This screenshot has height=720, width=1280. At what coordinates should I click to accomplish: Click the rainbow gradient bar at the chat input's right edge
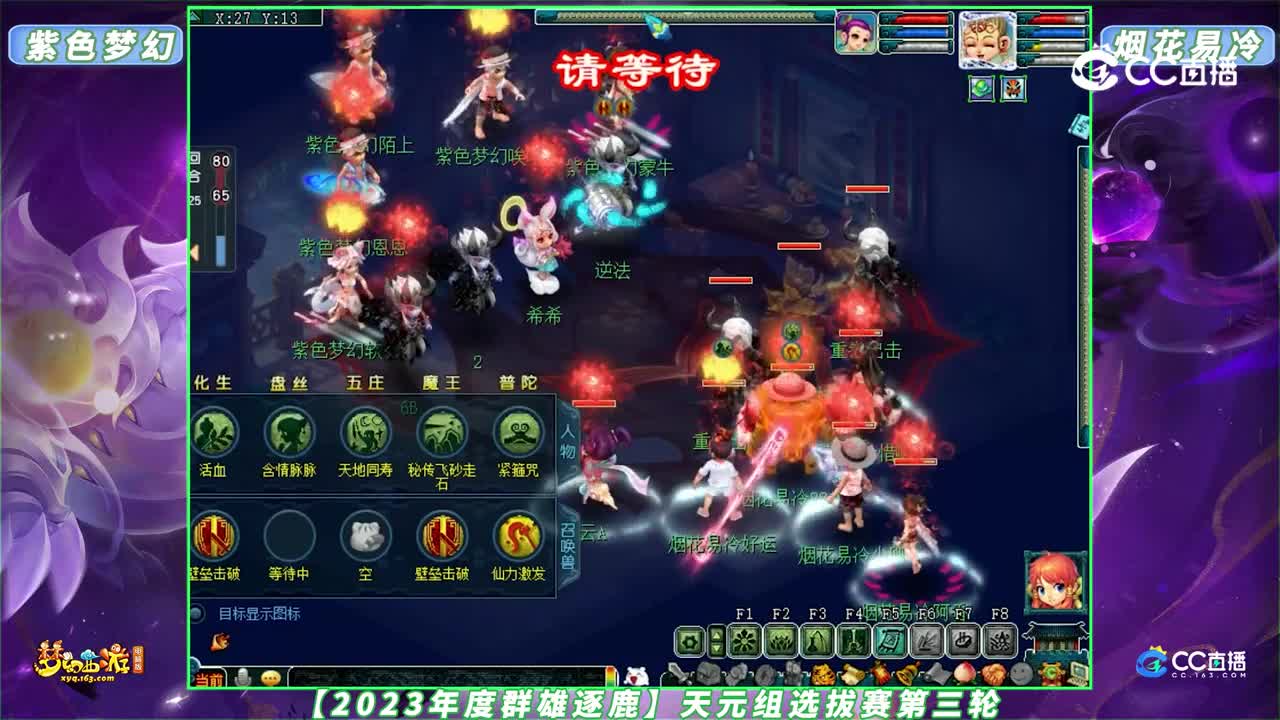pyautogui.click(x=612, y=675)
